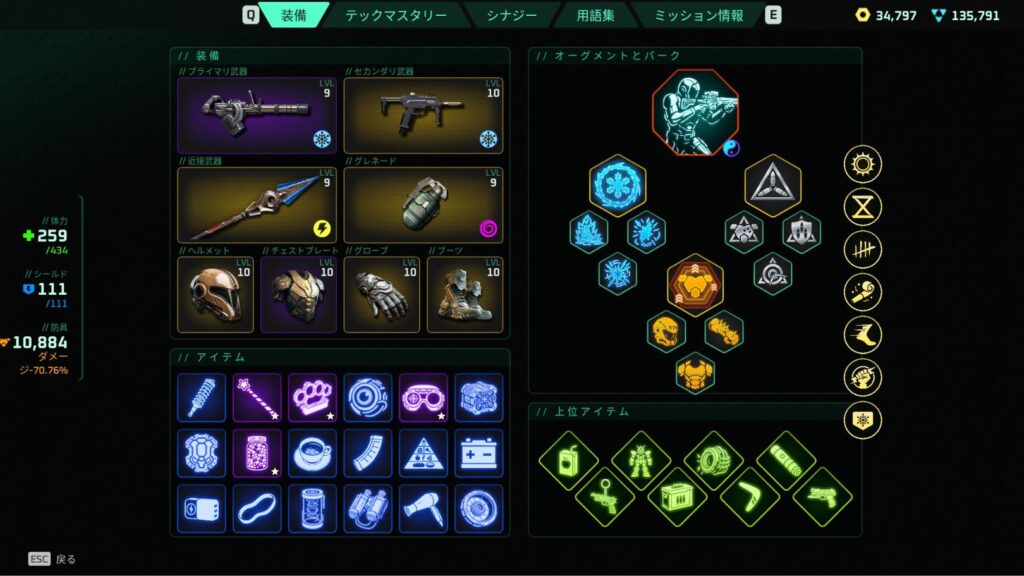This screenshot has height=576, width=1024.
Task: Switch to the テックマスタリー tab
Action: pos(395,15)
